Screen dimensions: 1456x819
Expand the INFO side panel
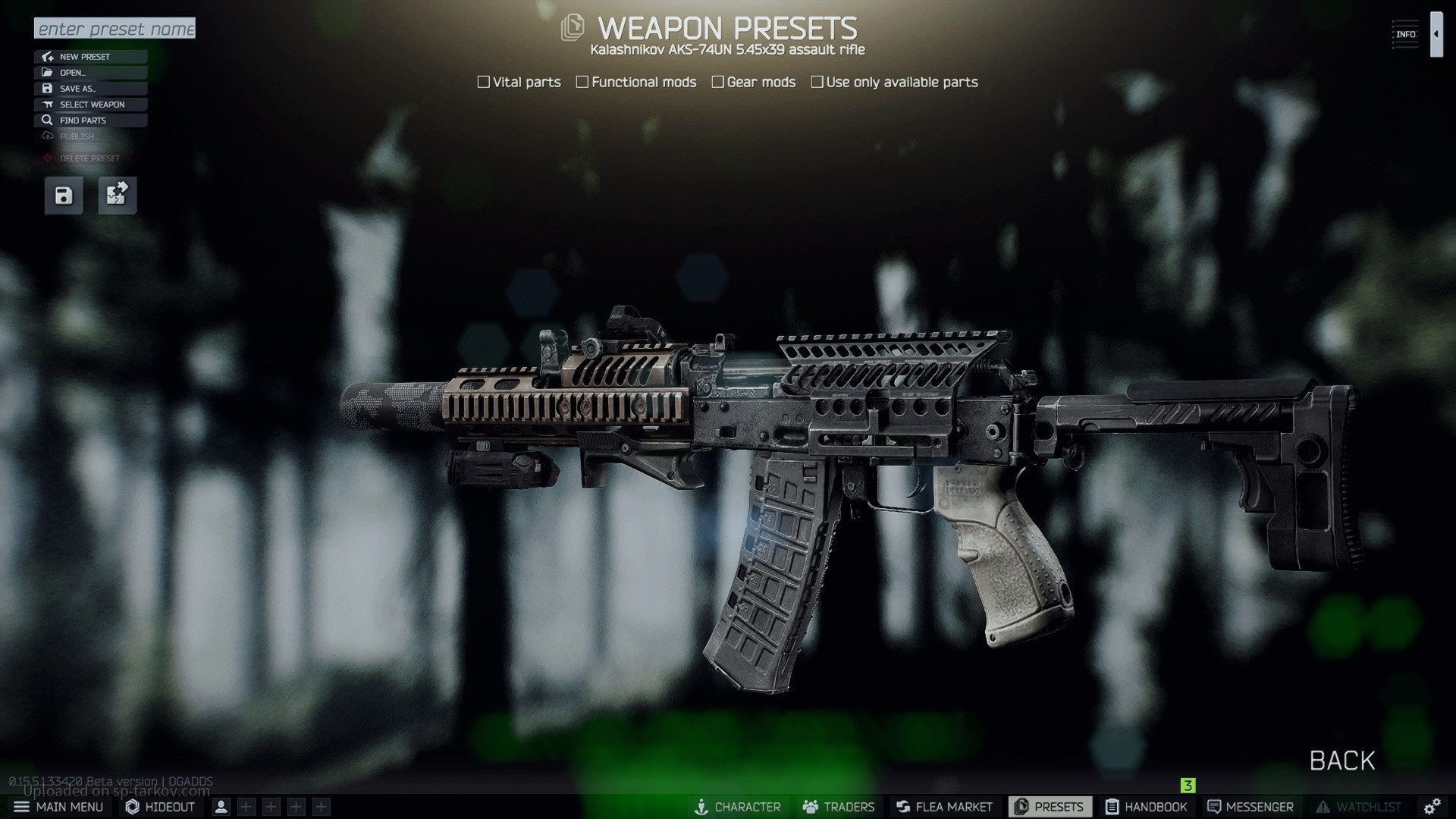click(x=1436, y=34)
